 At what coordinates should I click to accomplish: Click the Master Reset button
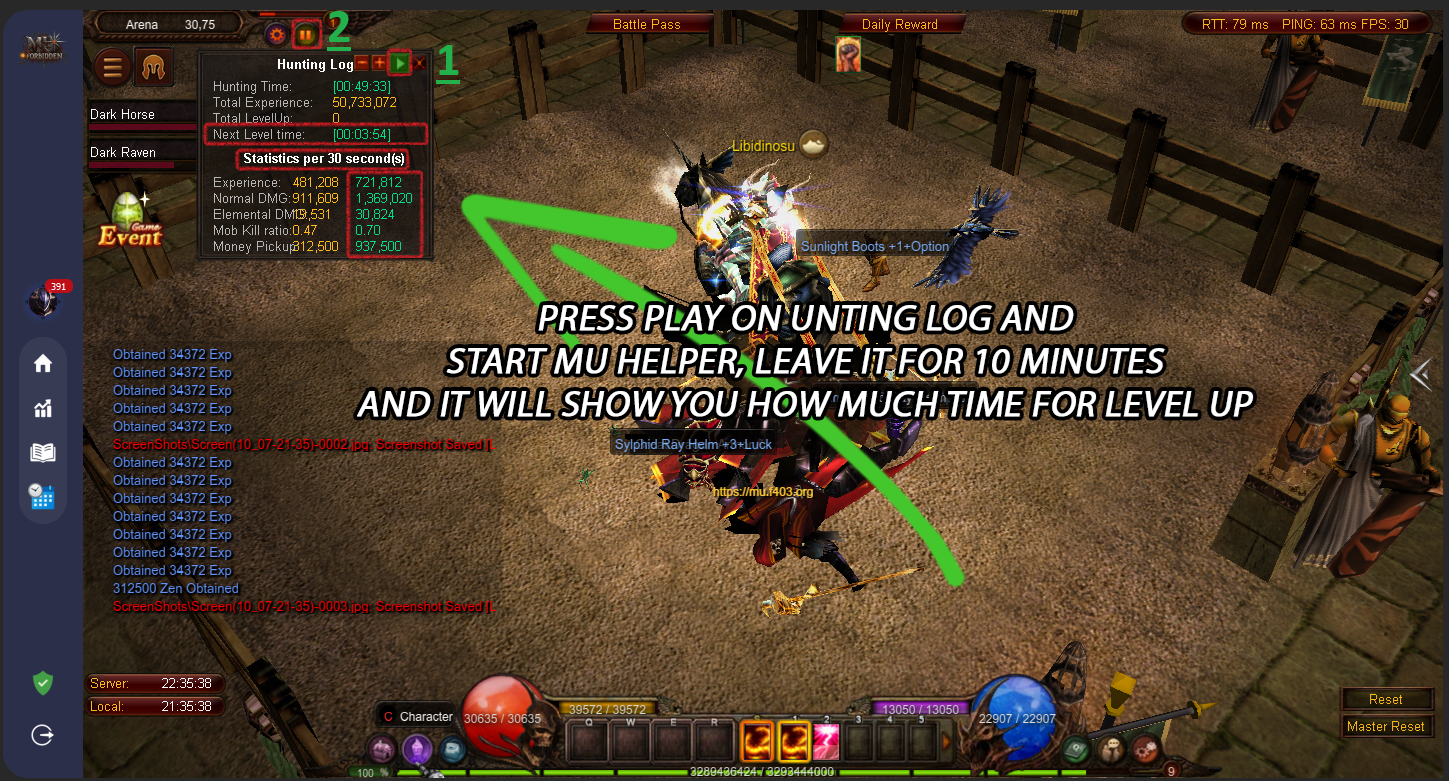tap(1386, 726)
